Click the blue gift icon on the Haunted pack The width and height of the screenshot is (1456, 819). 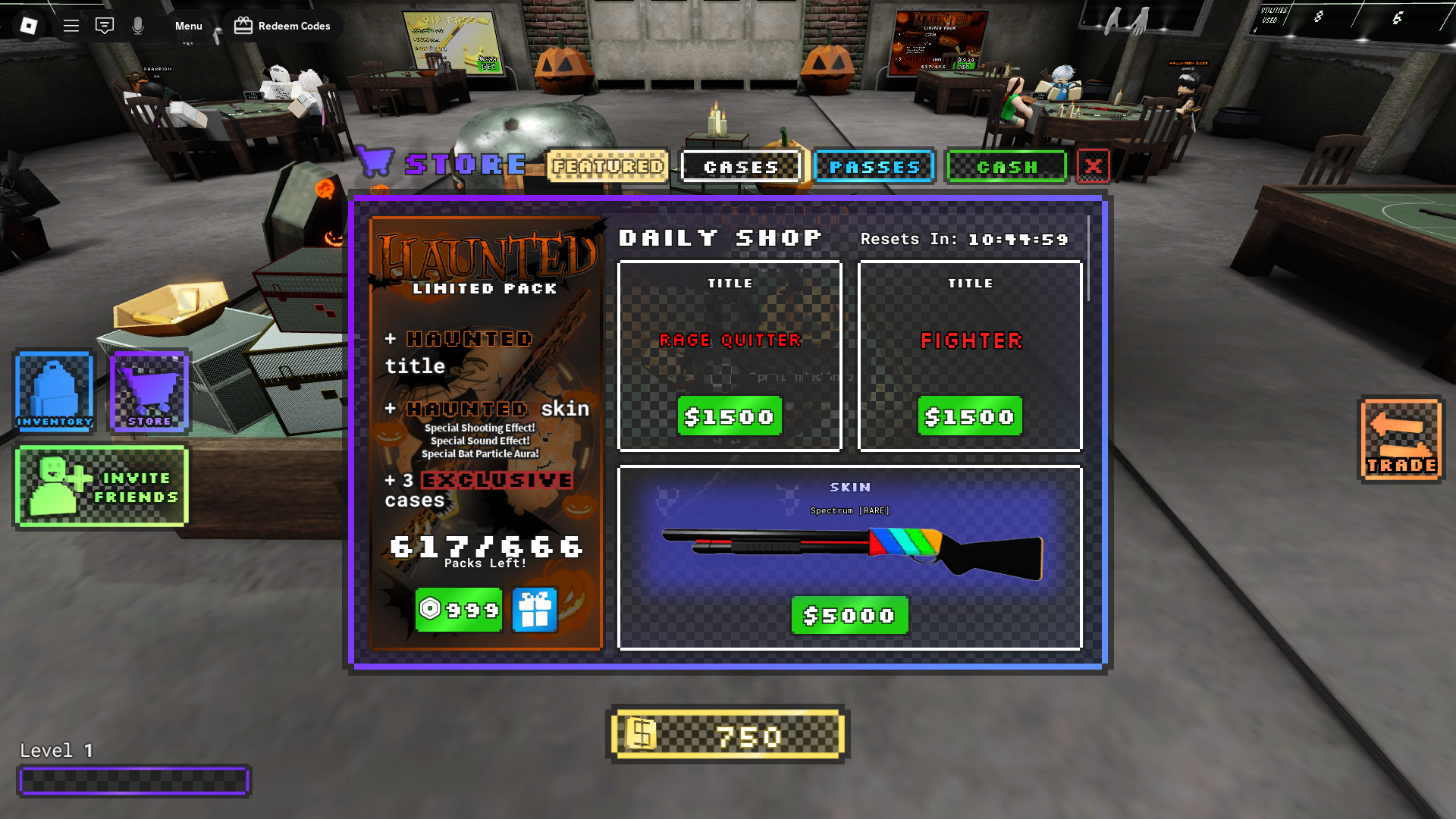click(535, 610)
